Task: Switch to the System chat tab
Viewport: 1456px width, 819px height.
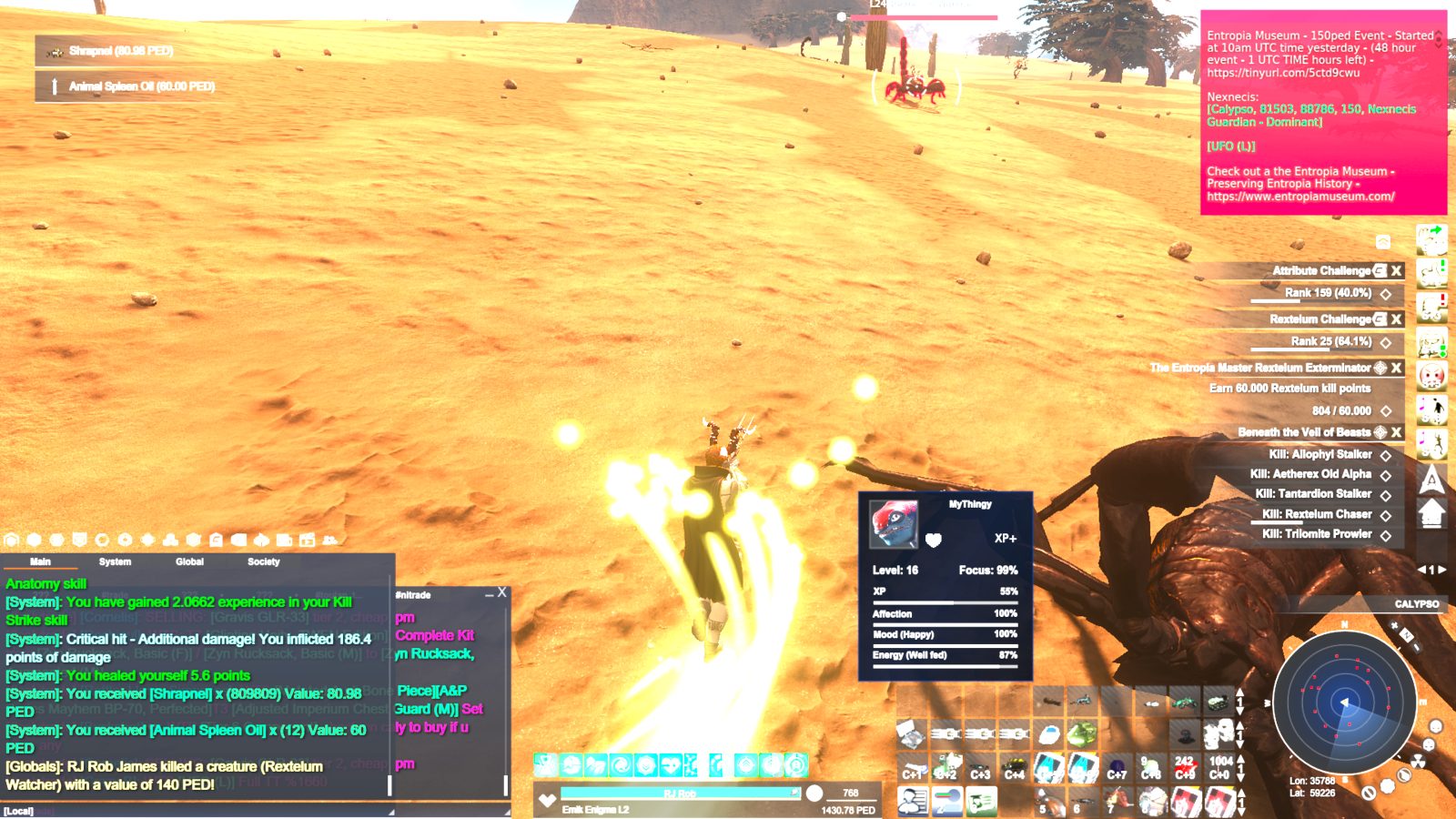Action: (x=114, y=561)
